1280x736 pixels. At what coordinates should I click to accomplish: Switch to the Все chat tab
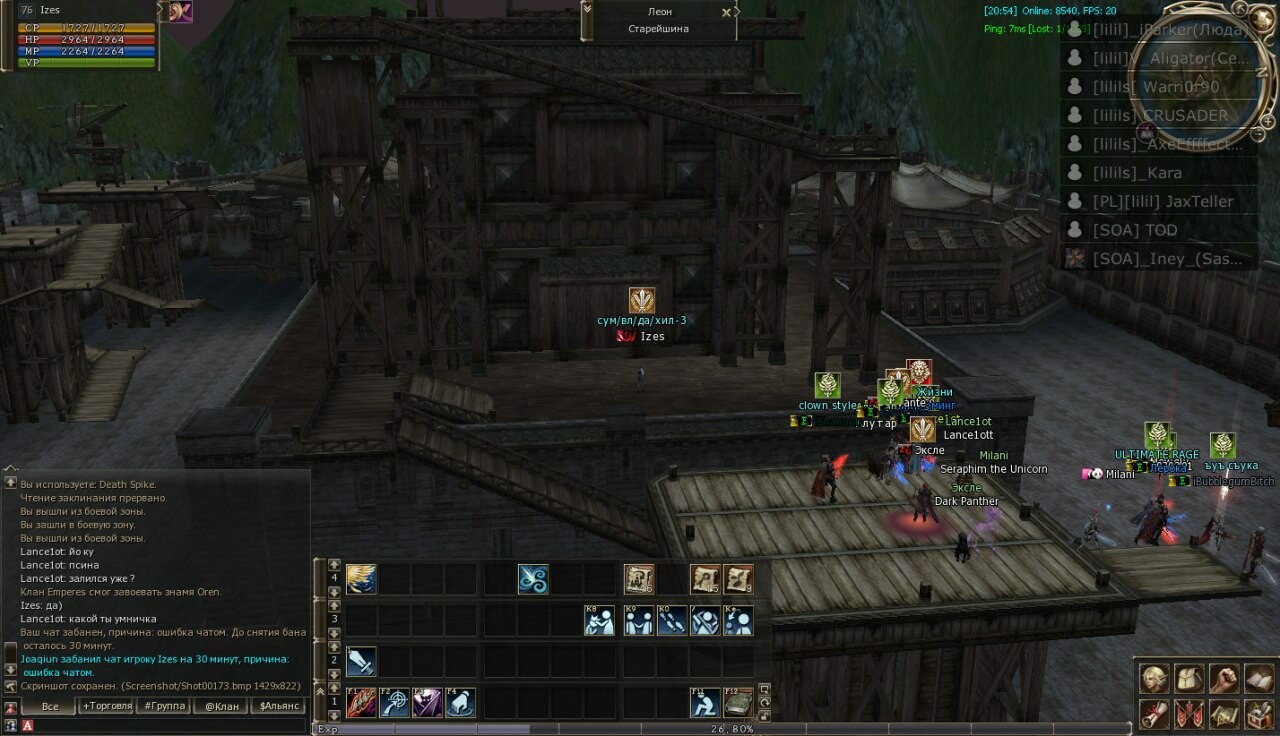point(49,706)
